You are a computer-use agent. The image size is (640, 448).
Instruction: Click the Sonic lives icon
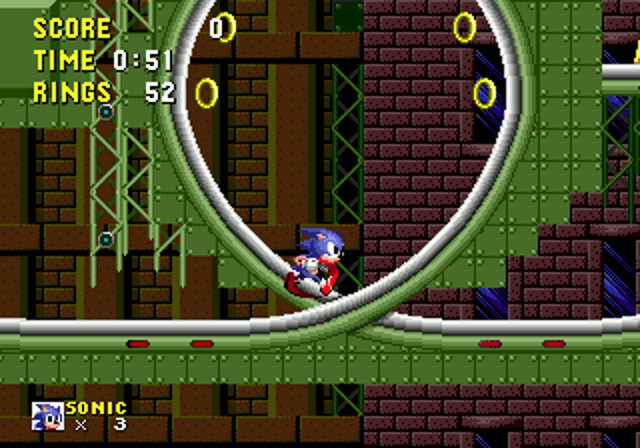(47, 416)
